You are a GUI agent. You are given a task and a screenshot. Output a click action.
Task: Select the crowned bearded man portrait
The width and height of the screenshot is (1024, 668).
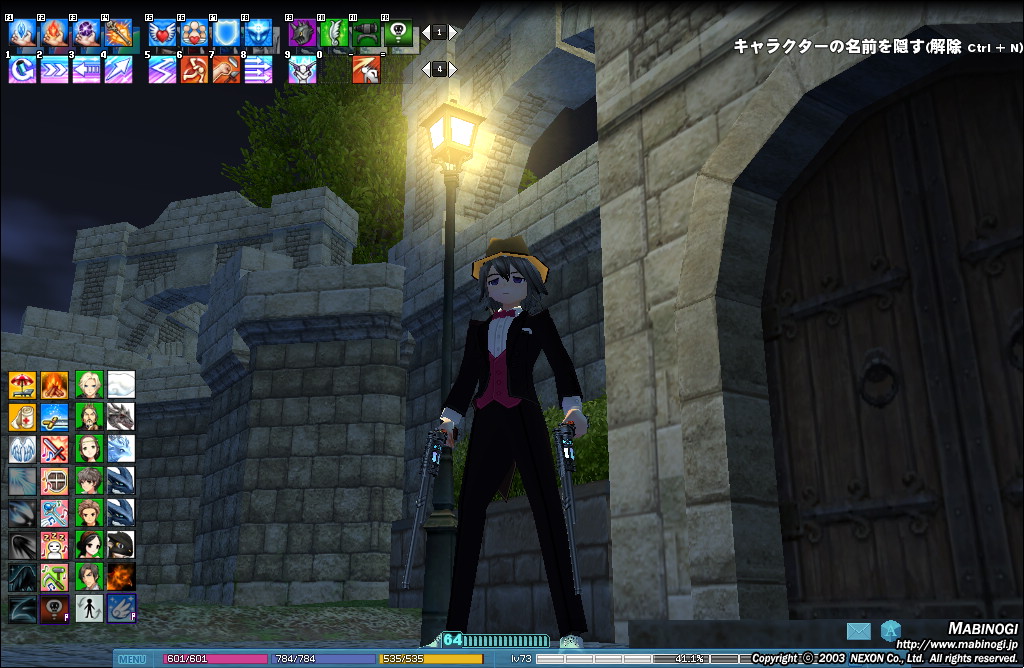pos(89,416)
